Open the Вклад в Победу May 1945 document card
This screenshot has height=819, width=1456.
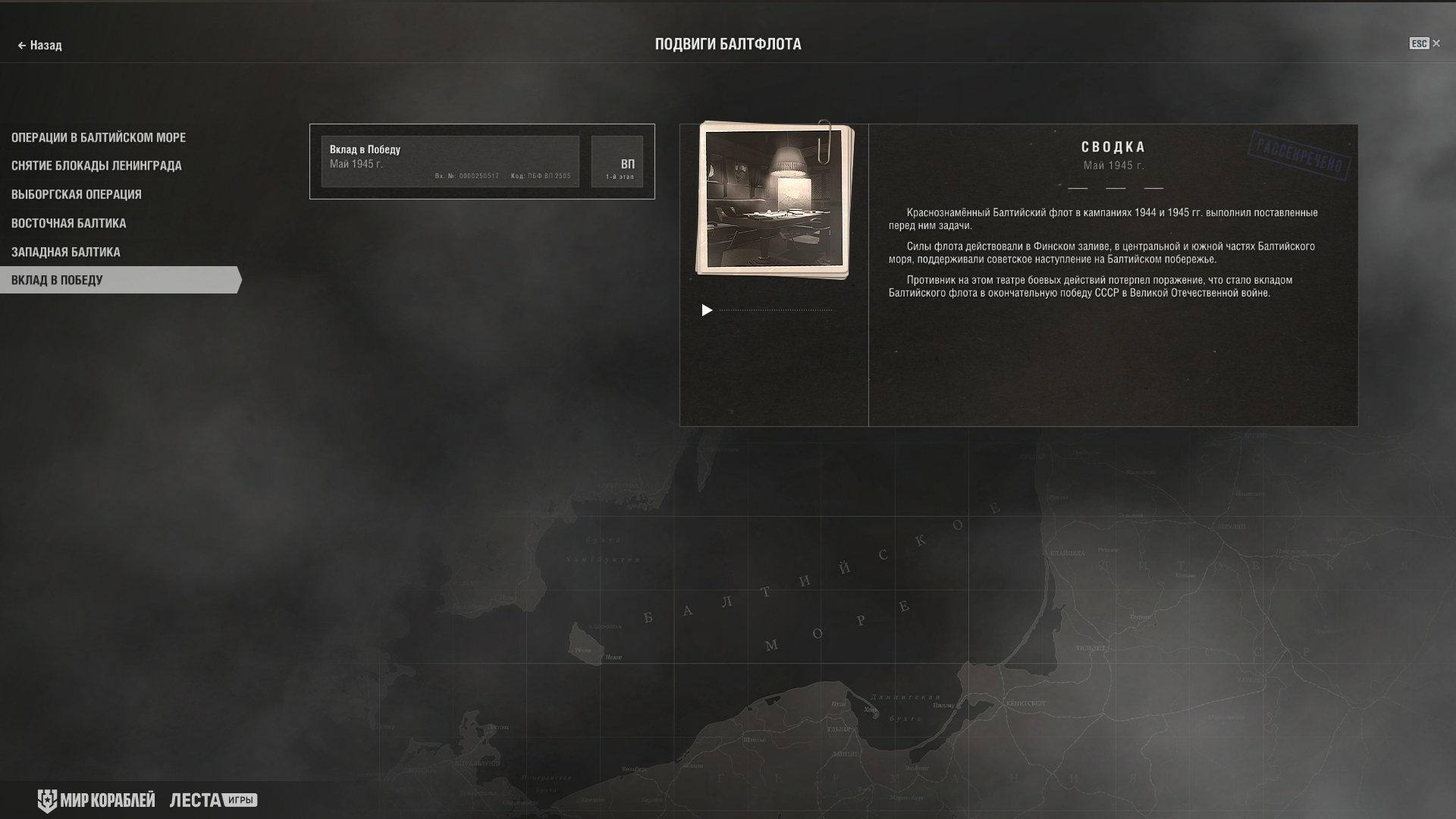click(x=450, y=162)
